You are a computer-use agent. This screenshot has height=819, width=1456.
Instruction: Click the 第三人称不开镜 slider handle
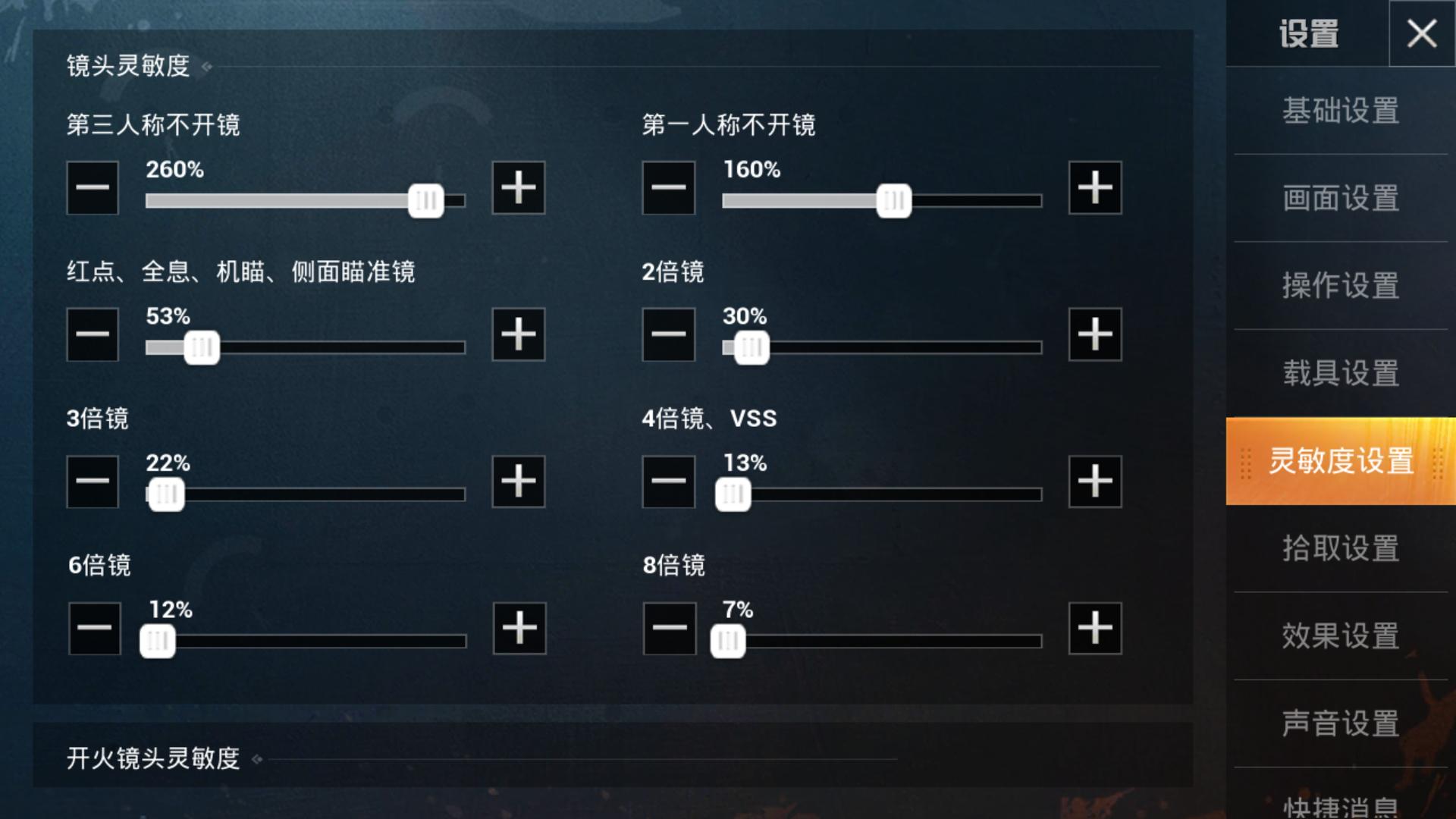[x=427, y=201]
